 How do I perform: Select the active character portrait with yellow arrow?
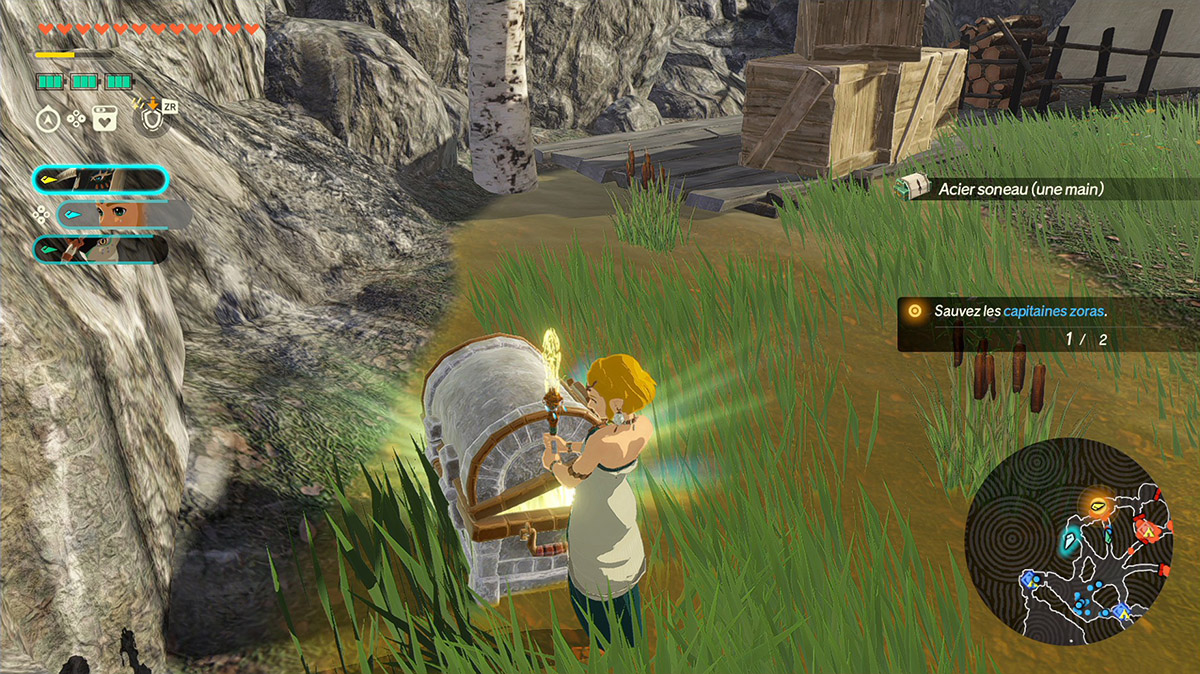[100, 180]
